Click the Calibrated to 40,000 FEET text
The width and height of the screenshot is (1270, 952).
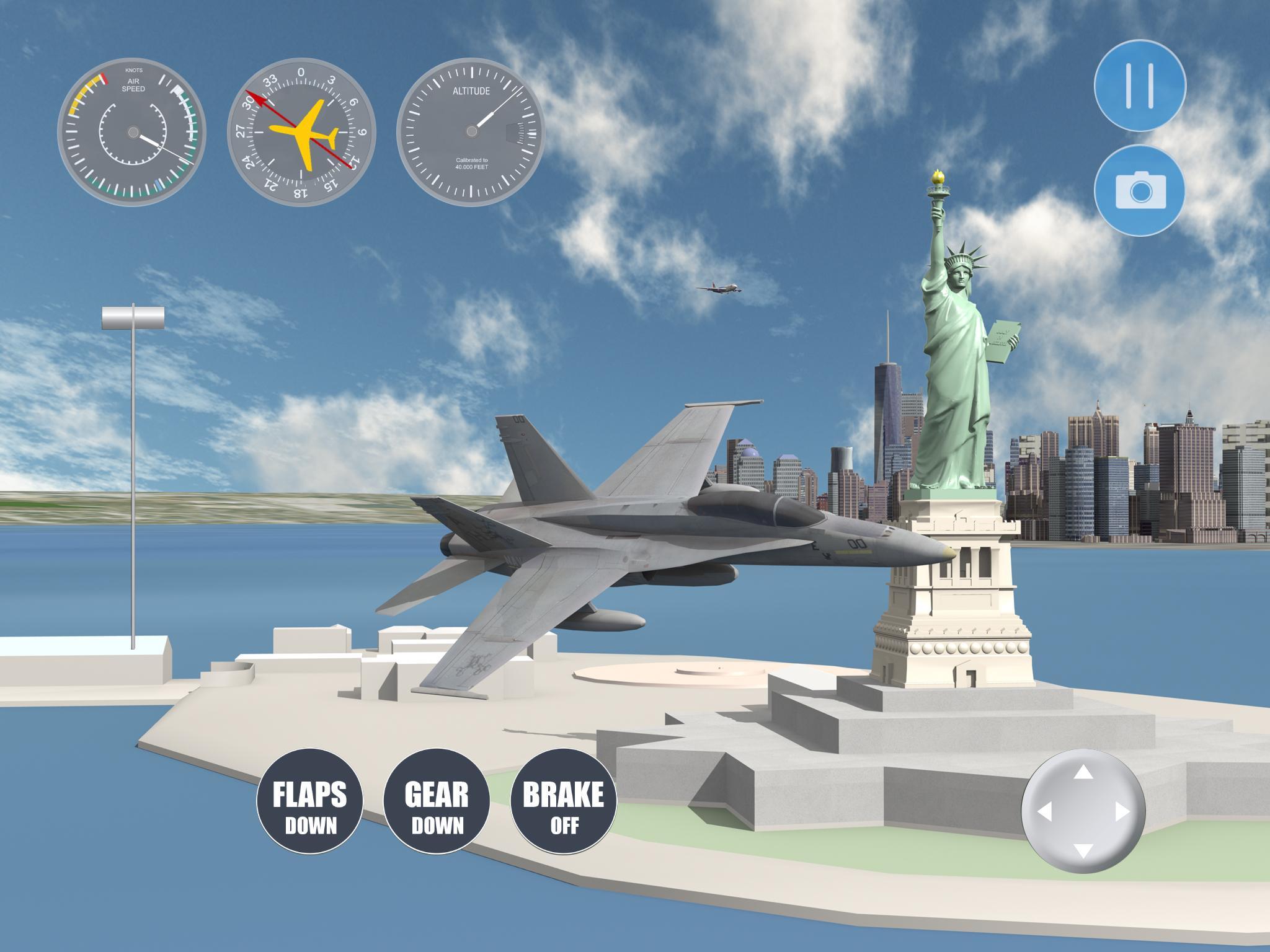click(x=473, y=162)
